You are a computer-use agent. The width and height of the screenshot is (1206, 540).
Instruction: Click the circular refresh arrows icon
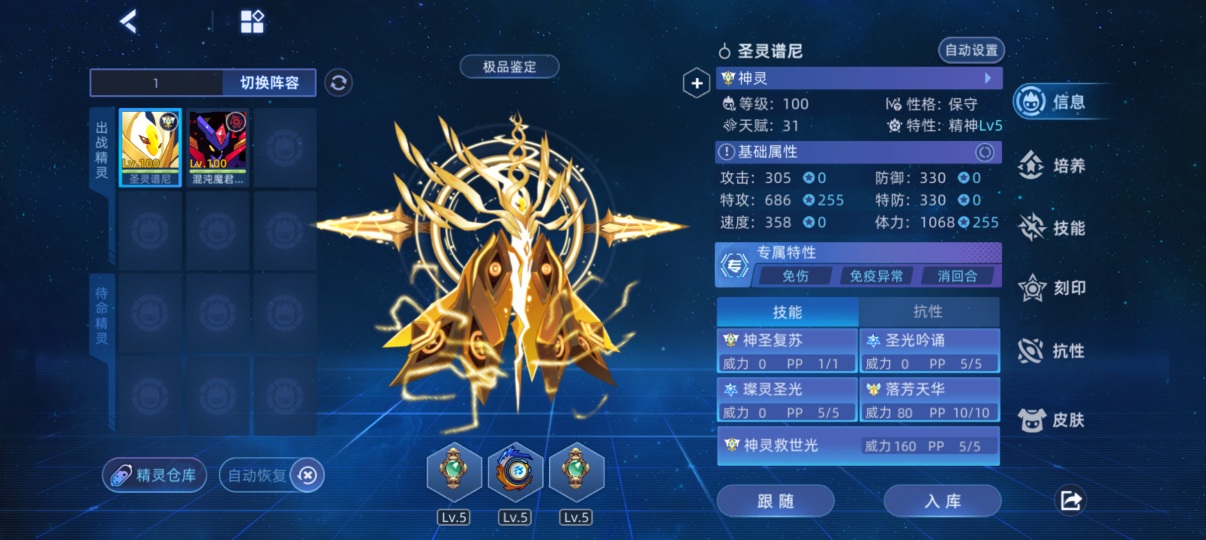pyautogui.click(x=339, y=83)
